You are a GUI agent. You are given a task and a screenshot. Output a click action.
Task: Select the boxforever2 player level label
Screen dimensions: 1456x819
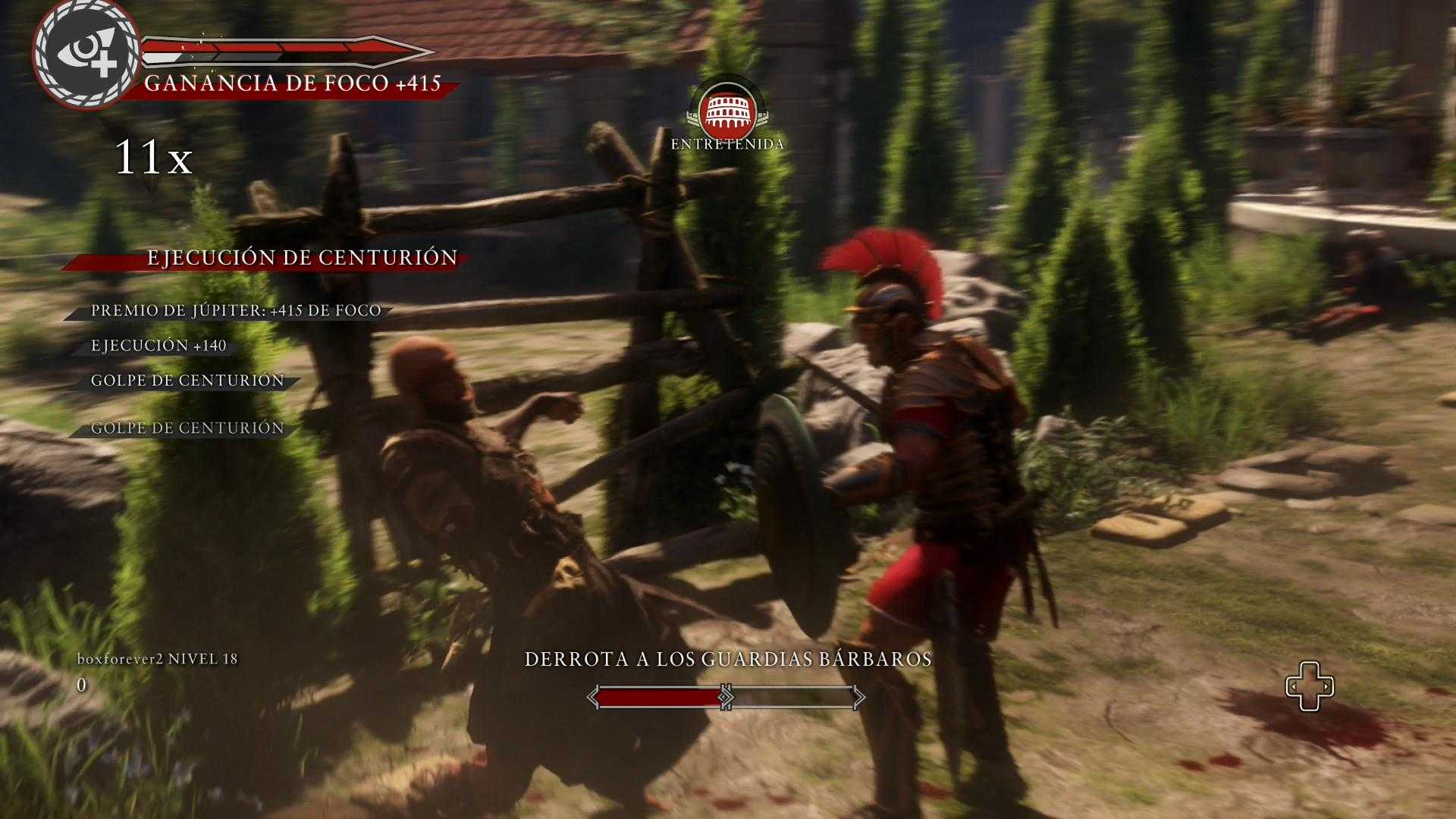pos(158,659)
